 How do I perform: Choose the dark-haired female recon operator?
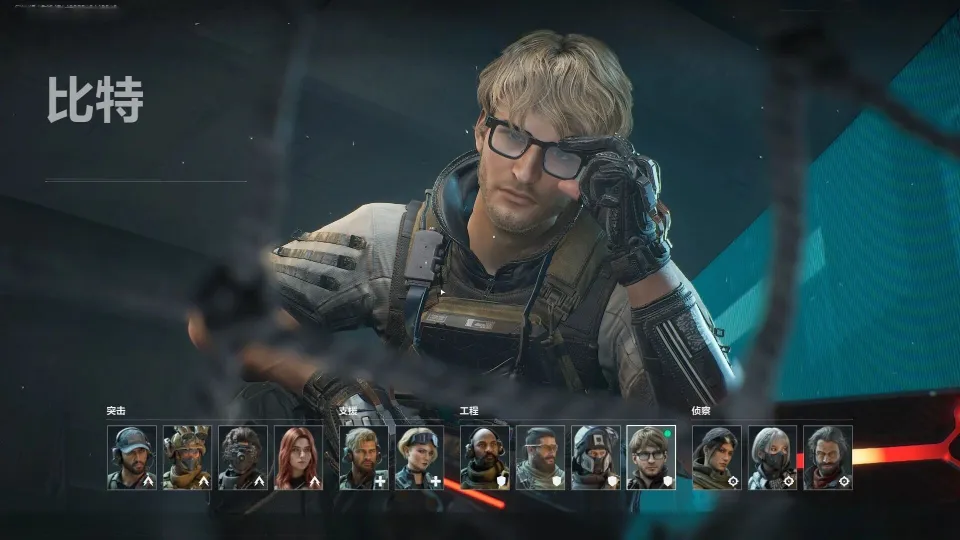click(717, 458)
